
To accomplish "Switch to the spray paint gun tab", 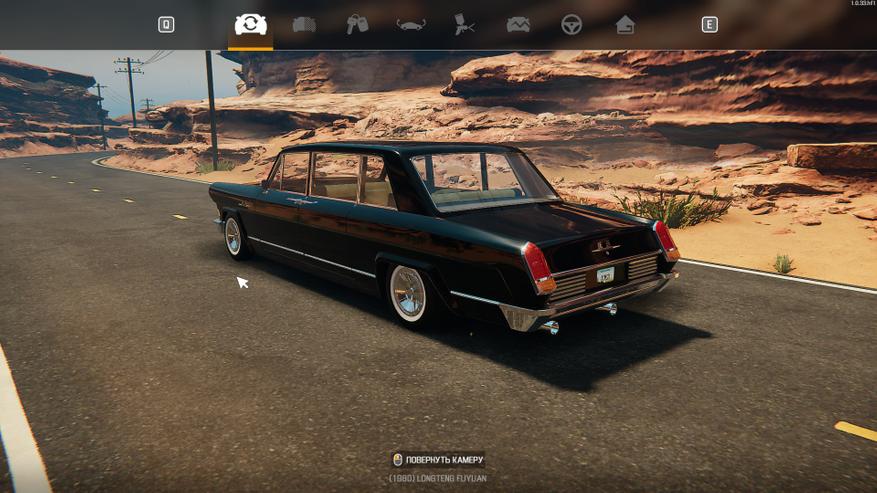I will pos(464,25).
